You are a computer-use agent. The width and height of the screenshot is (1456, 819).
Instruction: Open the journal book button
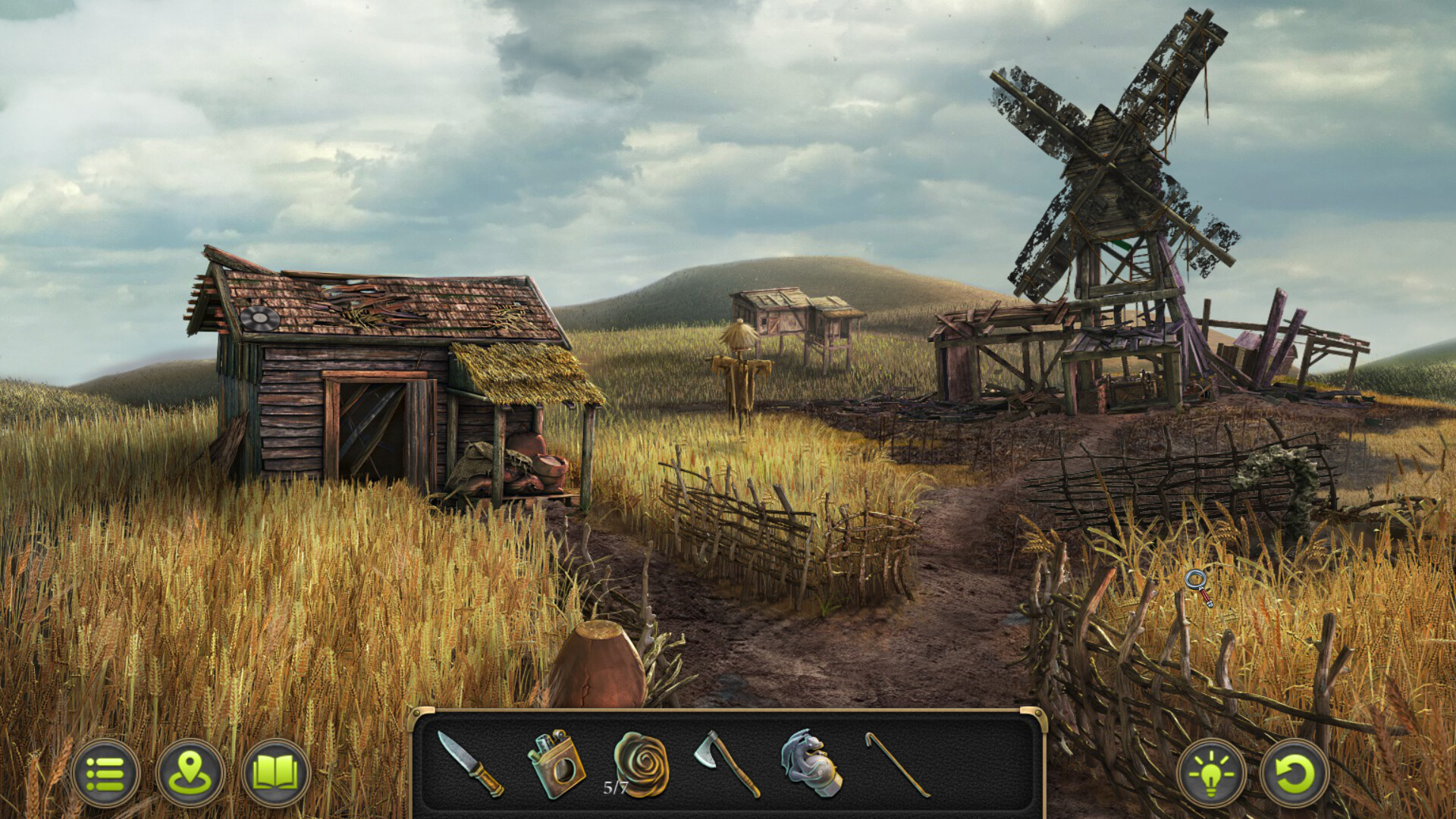pyautogui.click(x=275, y=774)
